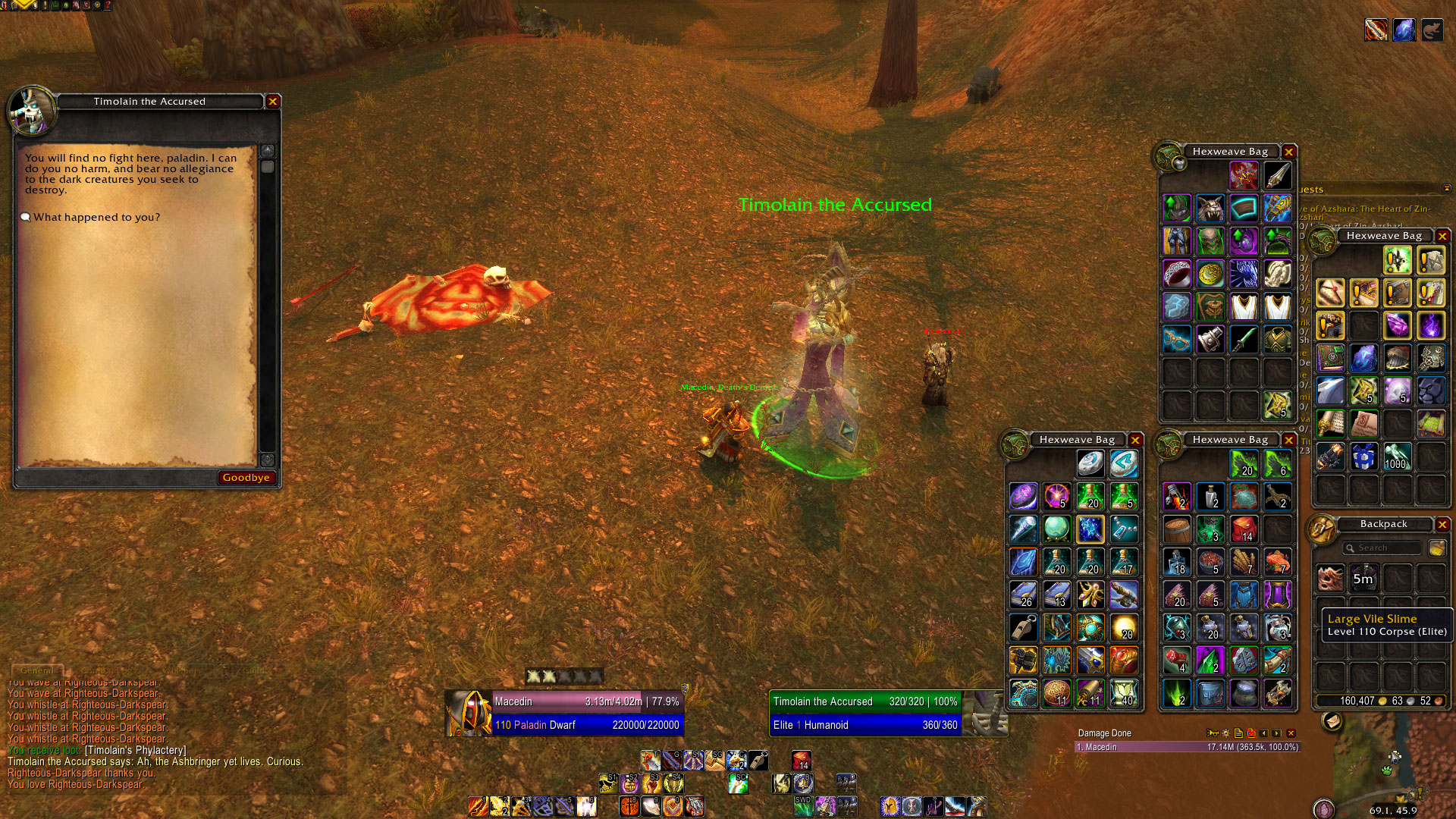
Task: Use the red bandage stack on action bar
Action: 802,760
